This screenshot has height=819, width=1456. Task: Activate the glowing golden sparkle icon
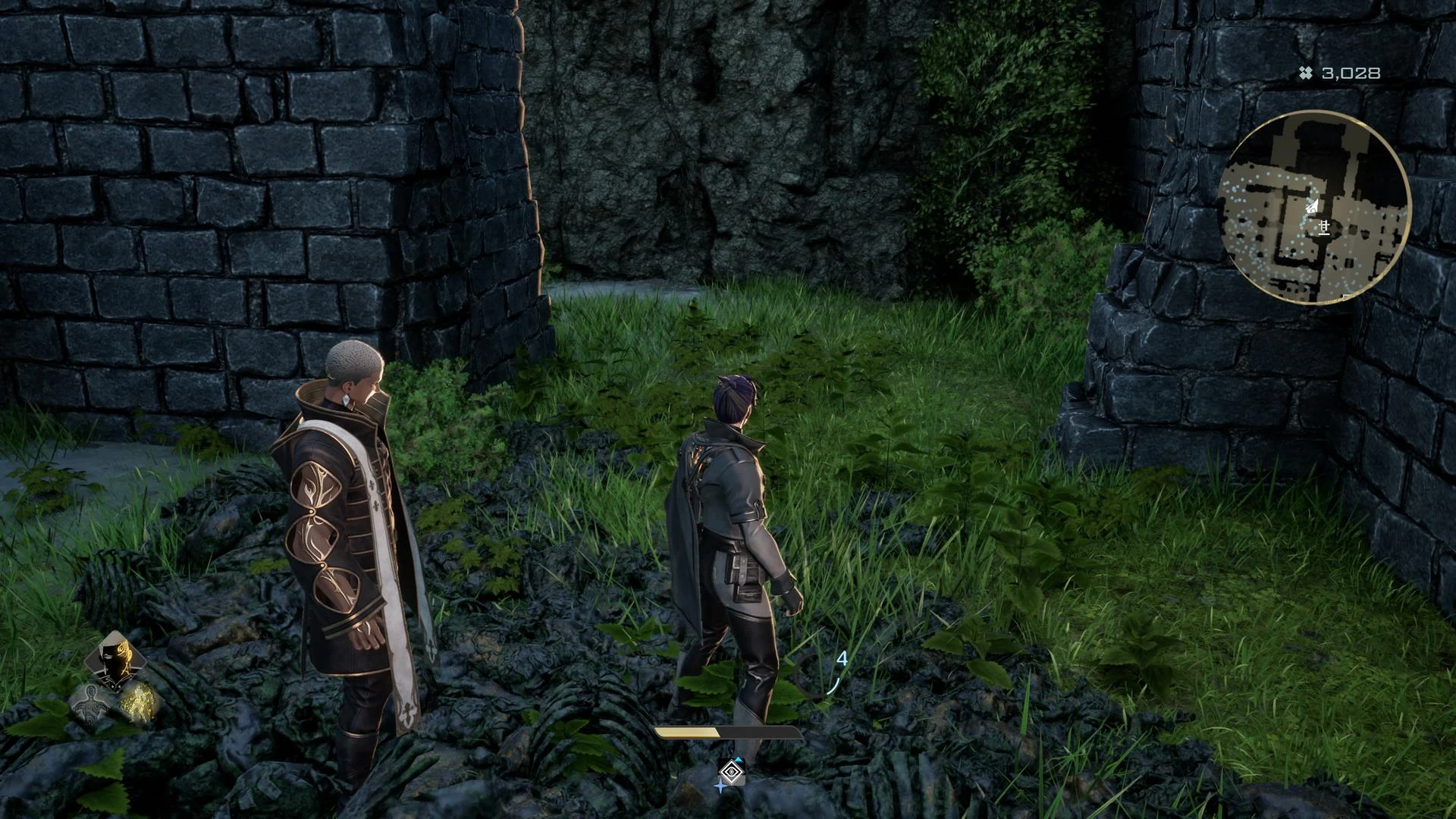138,701
